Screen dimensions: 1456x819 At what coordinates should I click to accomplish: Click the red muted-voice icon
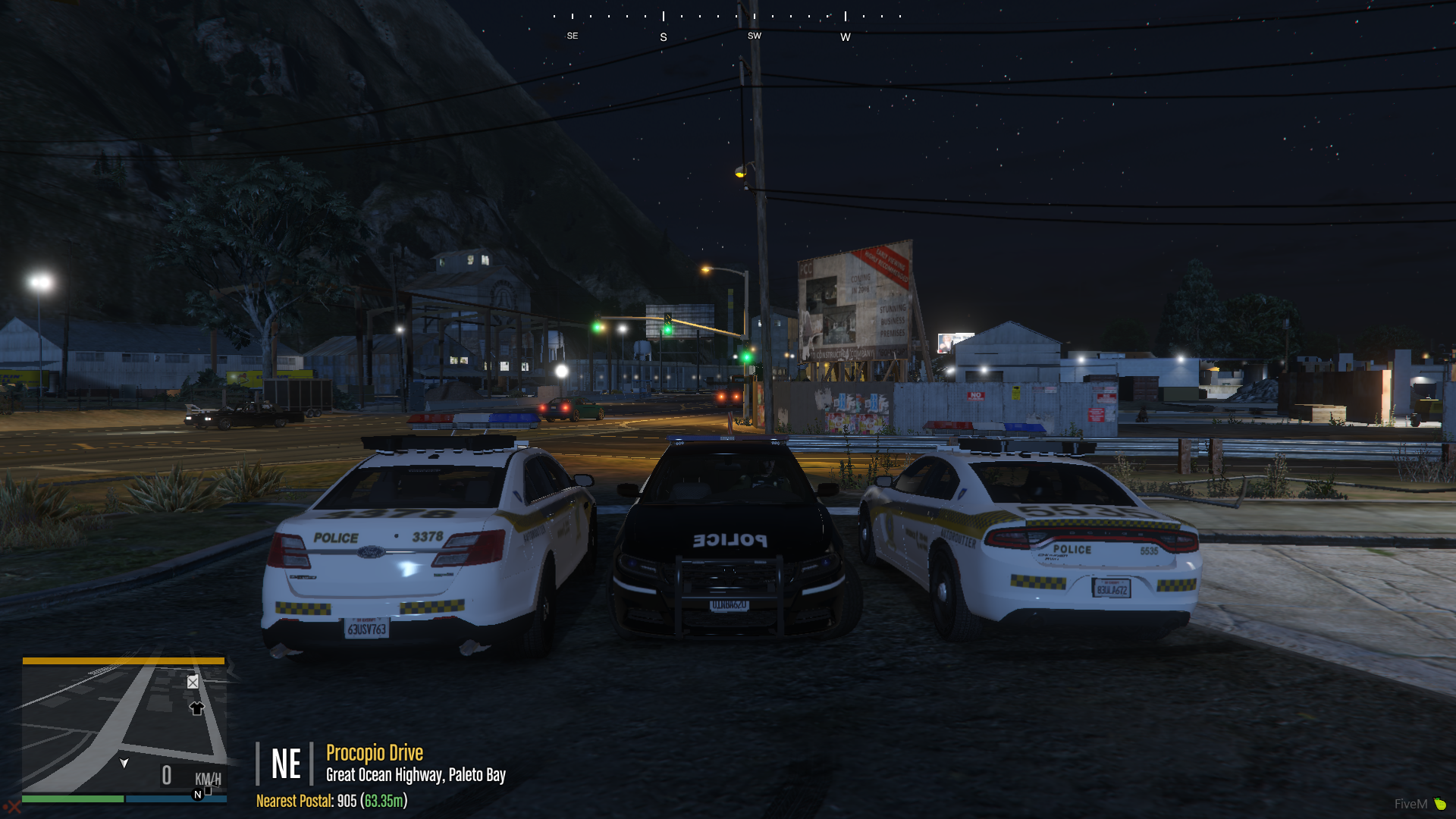12,807
